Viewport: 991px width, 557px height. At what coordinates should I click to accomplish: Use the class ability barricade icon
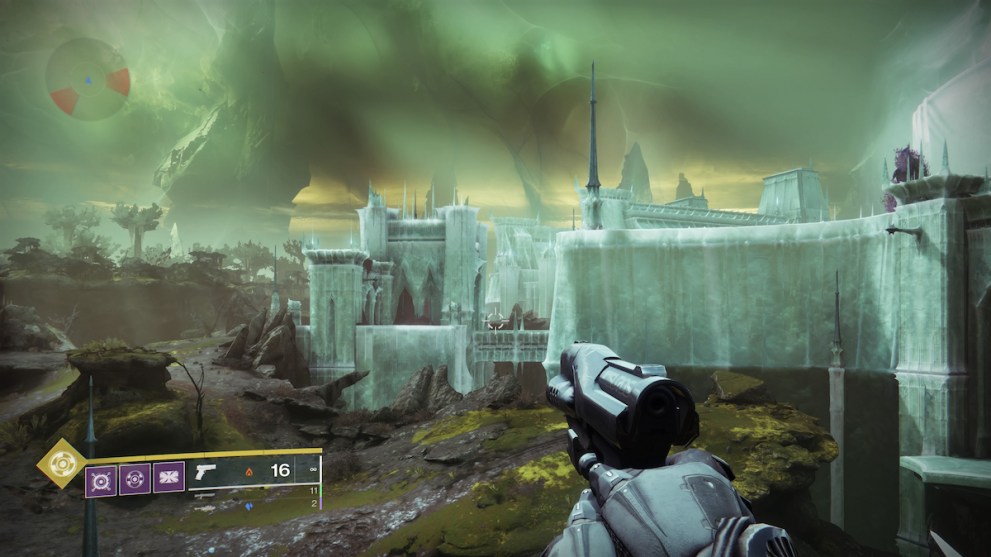(x=168, y=479)
